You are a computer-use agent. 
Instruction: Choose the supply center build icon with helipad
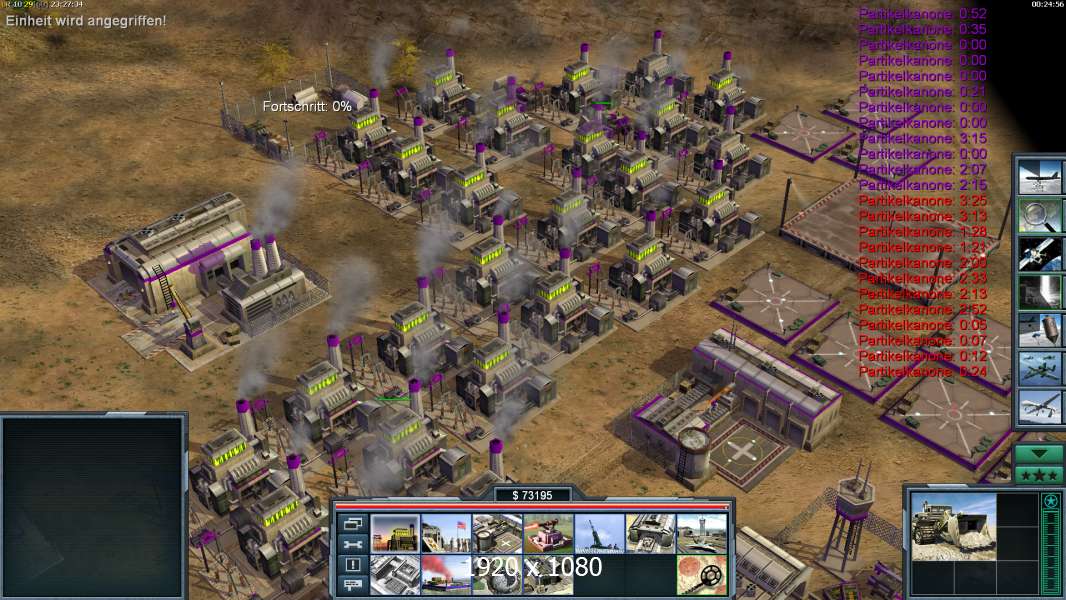[497, 533]
